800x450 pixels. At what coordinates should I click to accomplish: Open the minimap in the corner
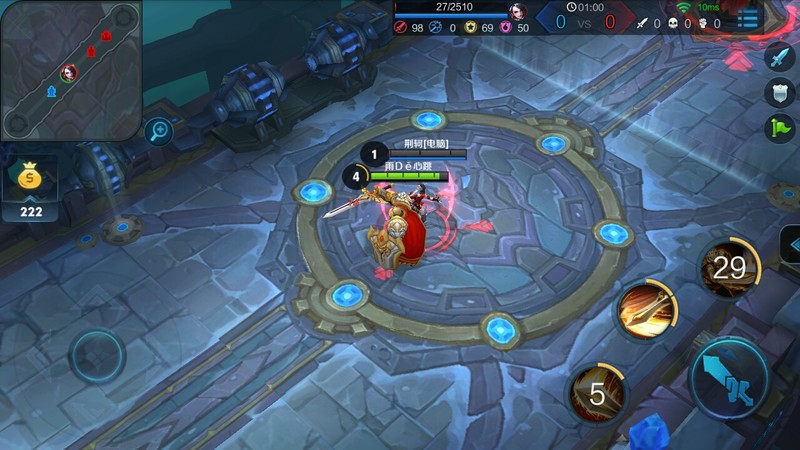(x=70, y=70)
